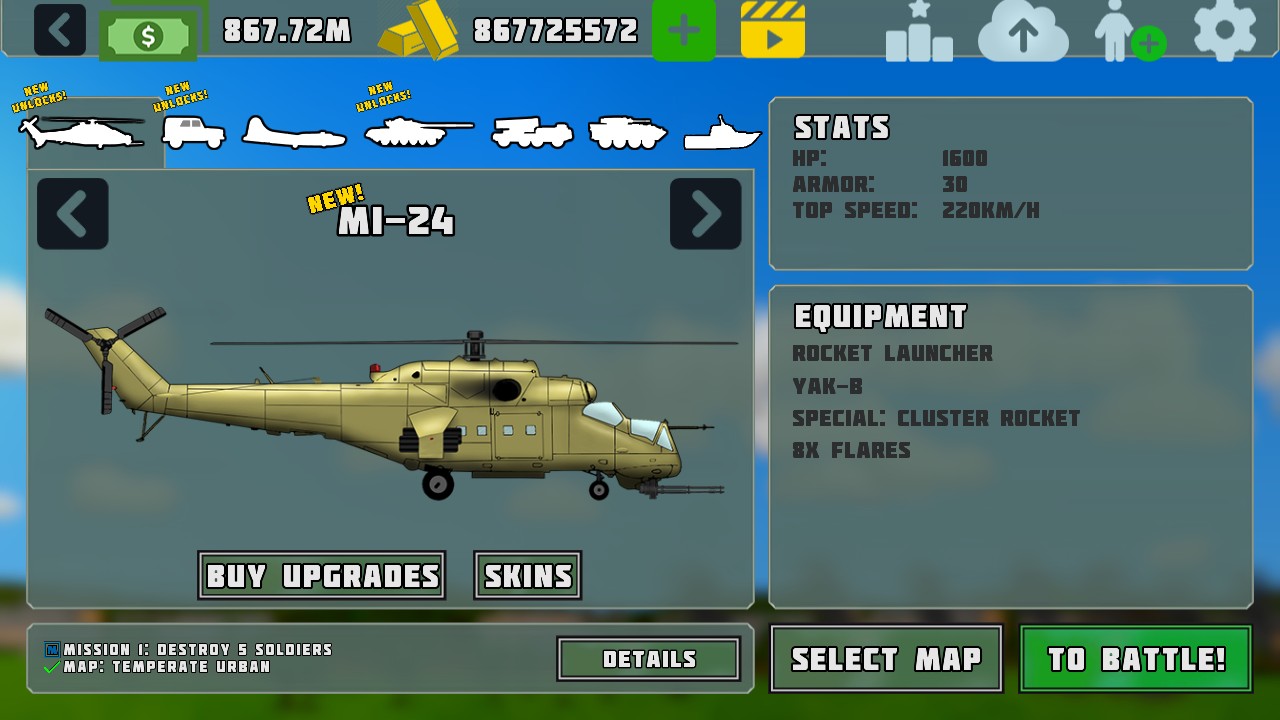Select the helicopter vehicle category

click(x=82, y=132)
